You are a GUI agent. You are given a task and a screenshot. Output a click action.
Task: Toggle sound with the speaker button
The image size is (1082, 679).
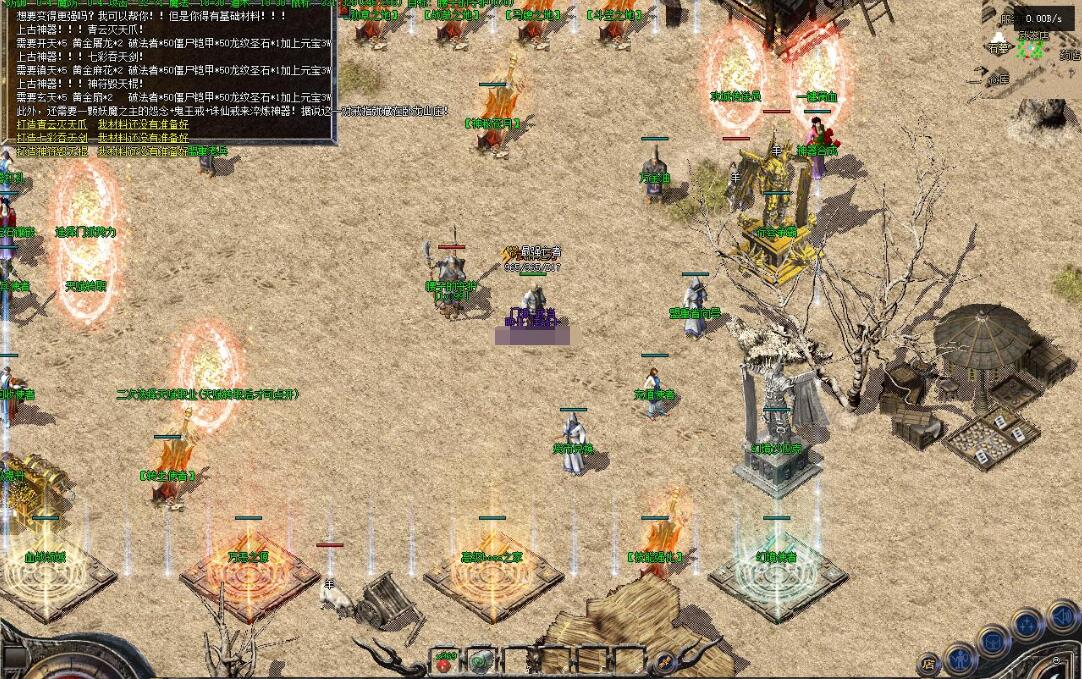point(1063,617)
